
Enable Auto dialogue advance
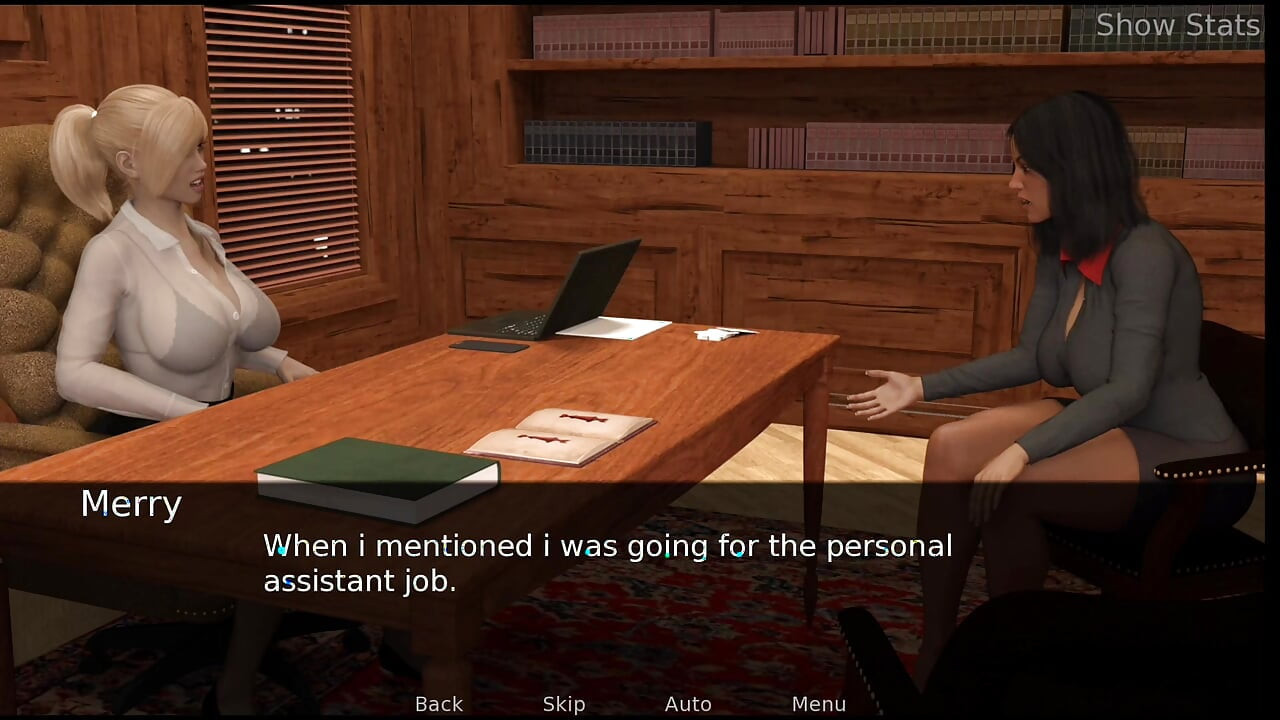(688, 704)
